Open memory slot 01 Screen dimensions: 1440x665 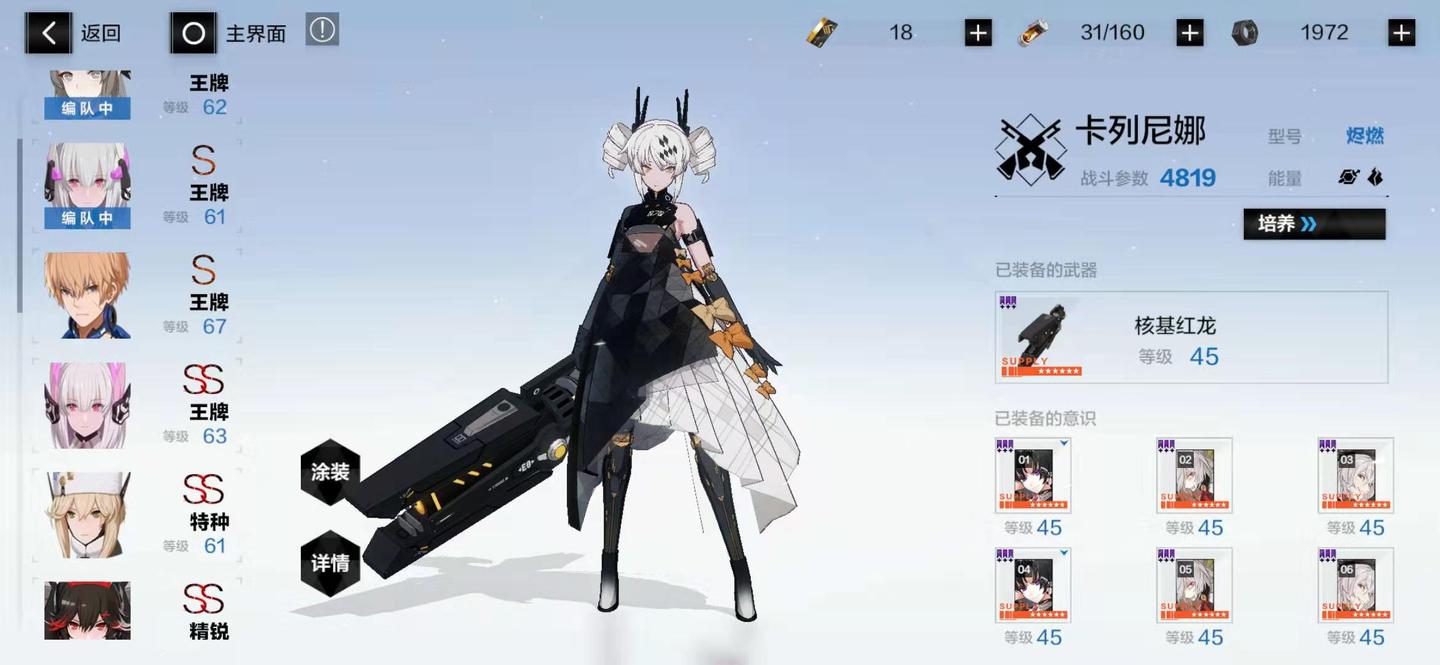click(x=1033, y=476)
